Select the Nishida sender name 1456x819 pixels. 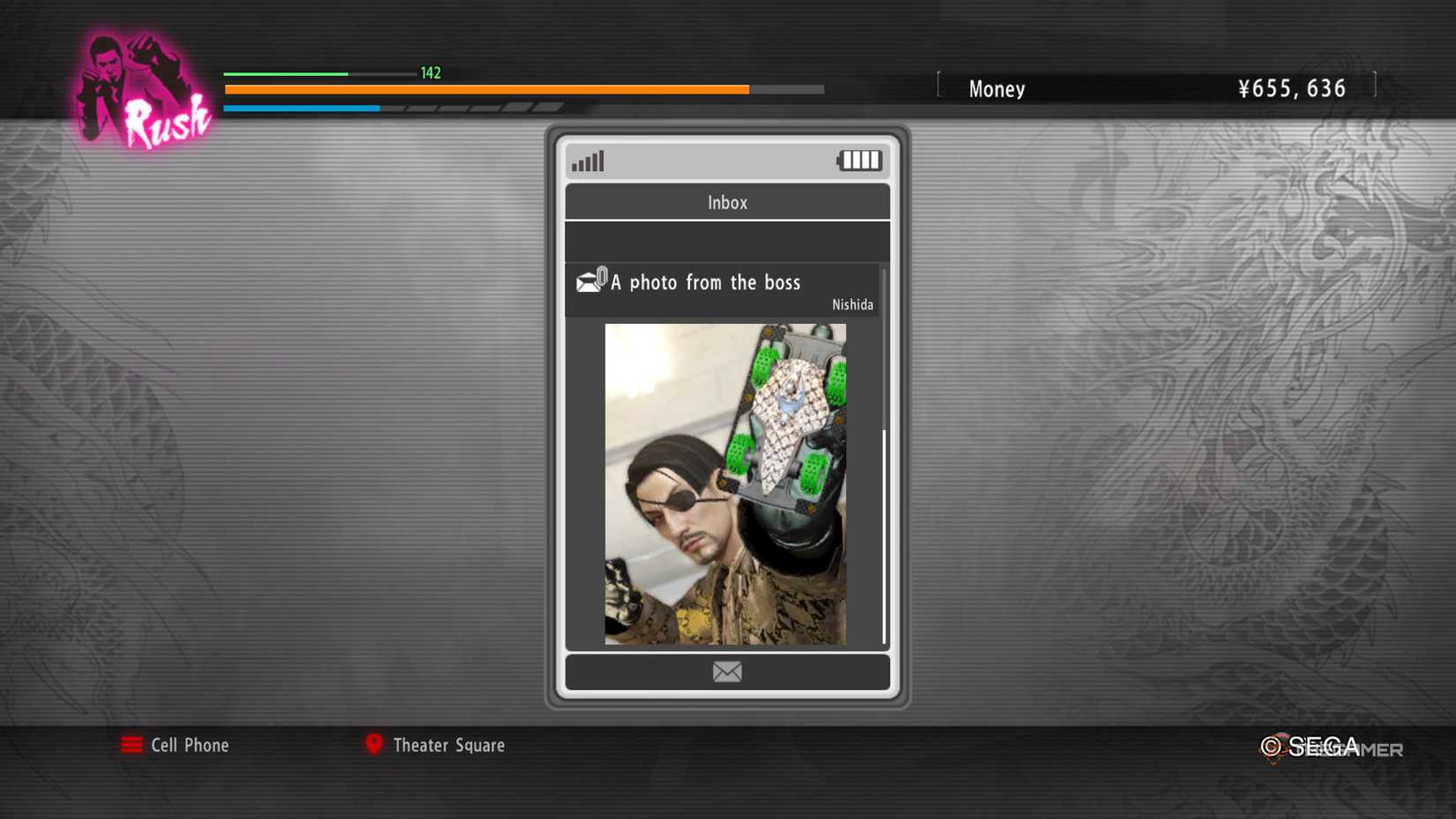[852, 304]
